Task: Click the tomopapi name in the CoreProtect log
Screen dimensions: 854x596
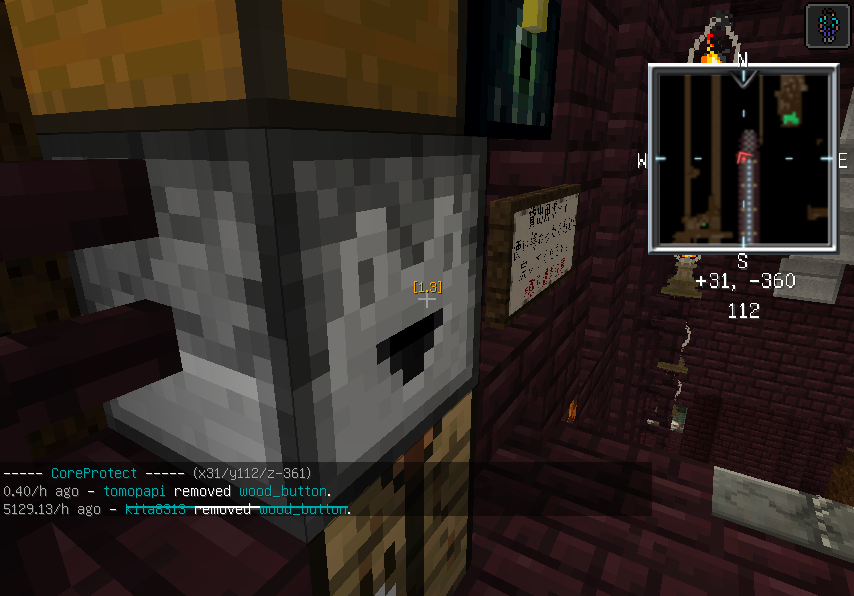Action: coord(135,491)
